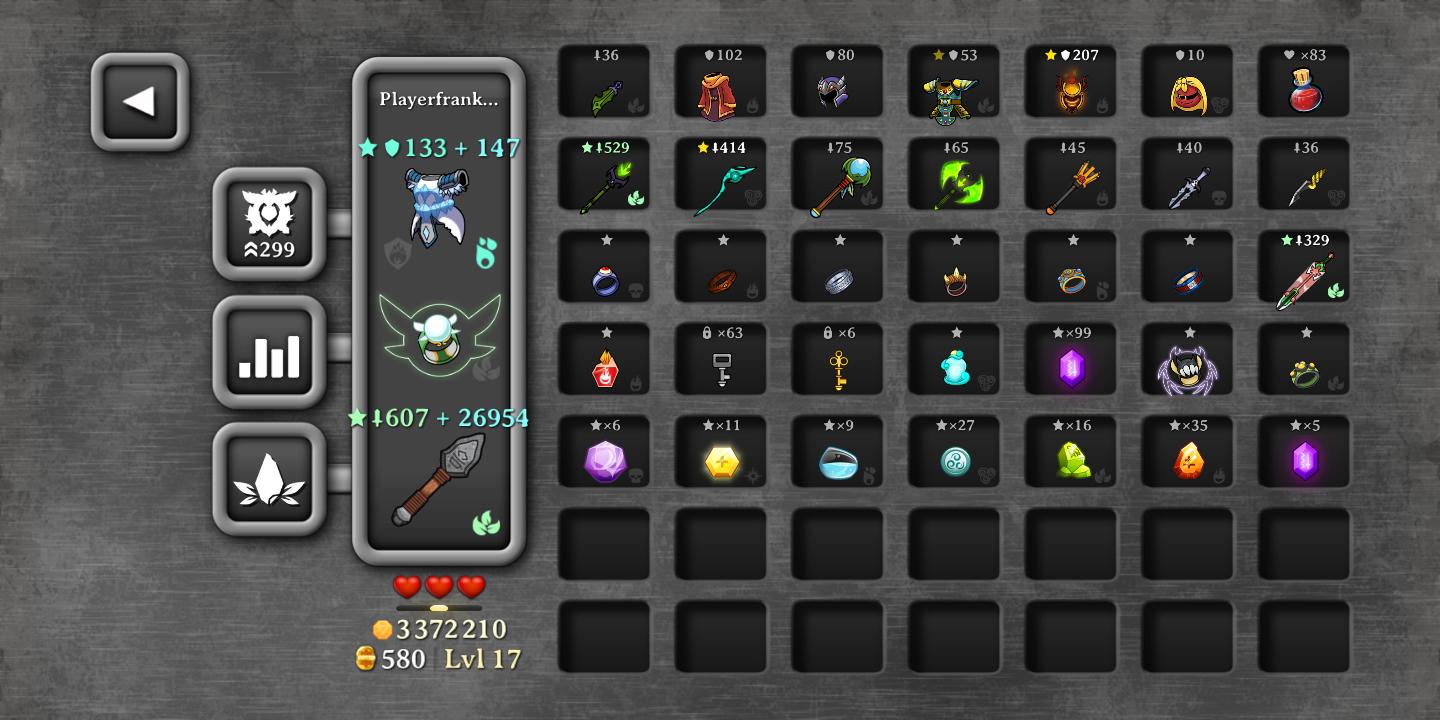Select the purple bat trinket
Image resolution: width=1440 pixels, height=720 pixels.
[x=1187, y=367]
